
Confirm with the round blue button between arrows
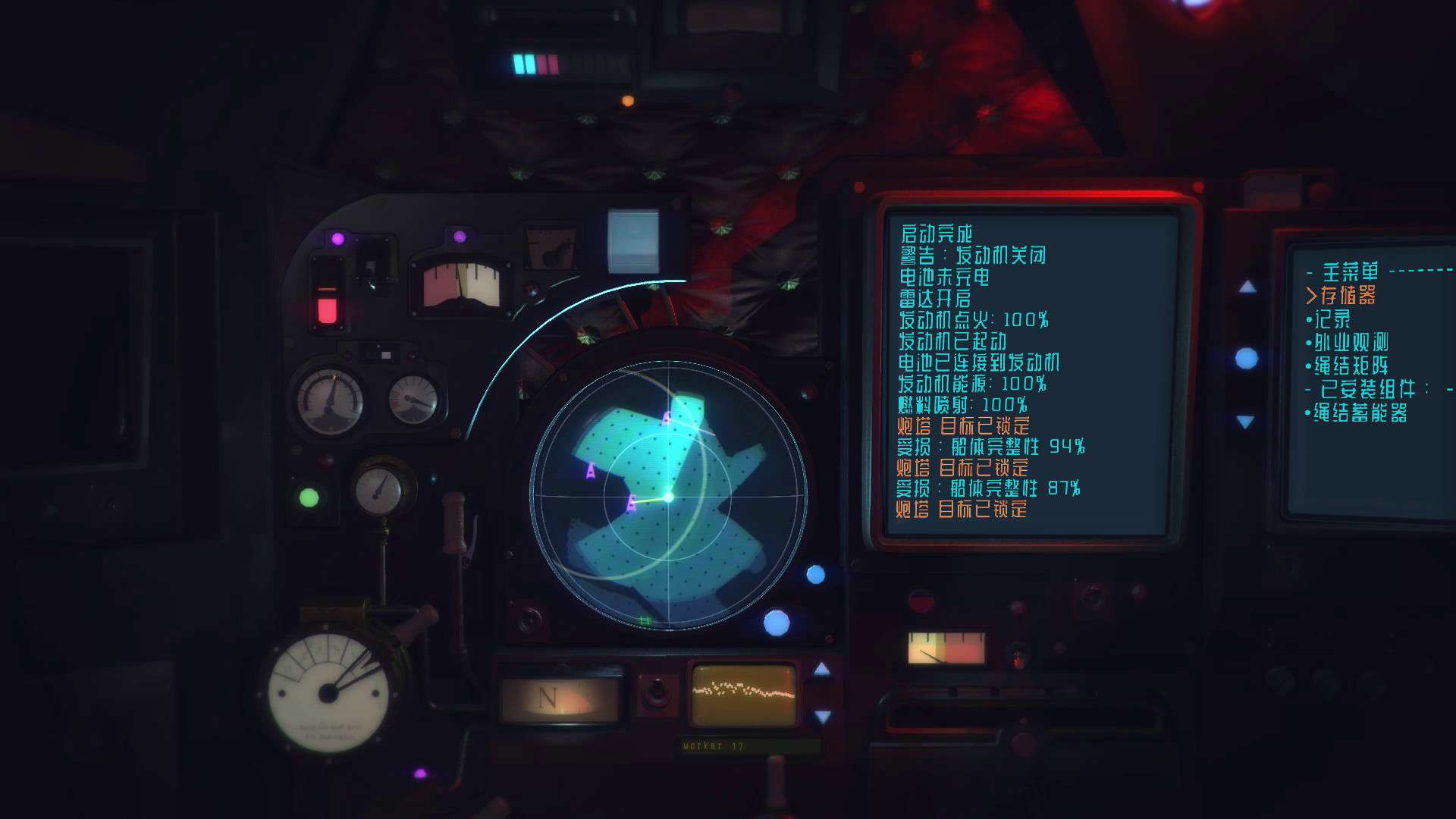point(1246,358)
